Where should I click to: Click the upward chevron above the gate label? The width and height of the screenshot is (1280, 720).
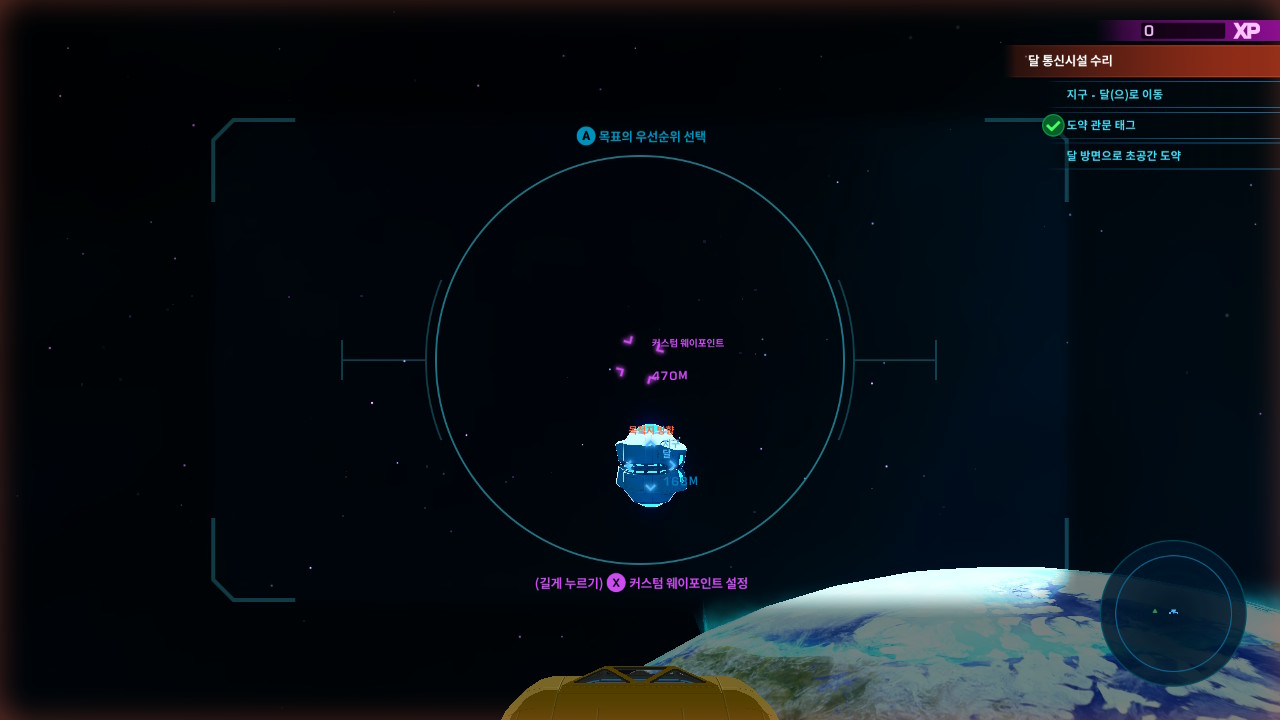click(x=650, y=442)
